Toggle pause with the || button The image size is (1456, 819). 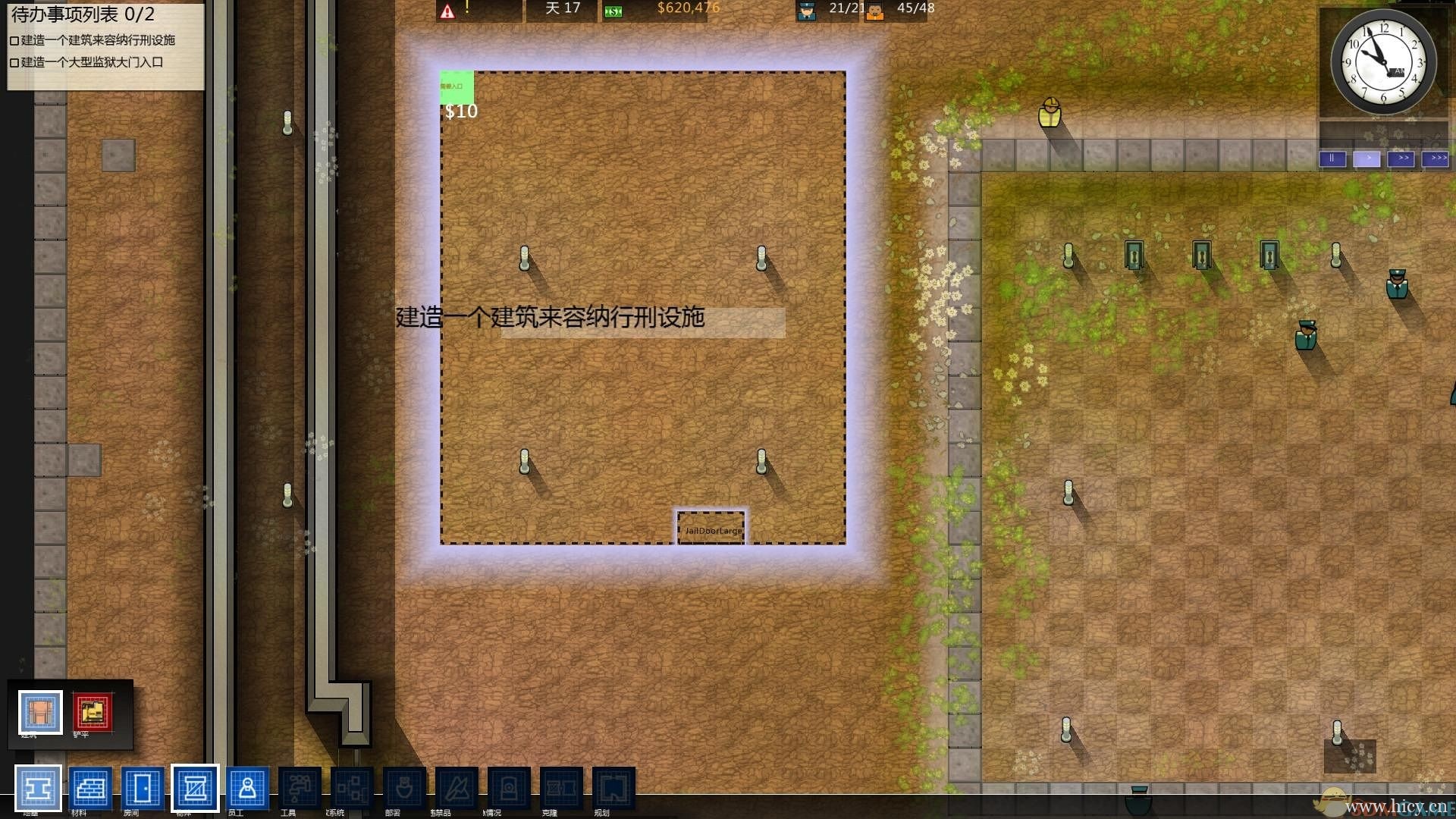pyautogui.click(x=1333, y=158)
